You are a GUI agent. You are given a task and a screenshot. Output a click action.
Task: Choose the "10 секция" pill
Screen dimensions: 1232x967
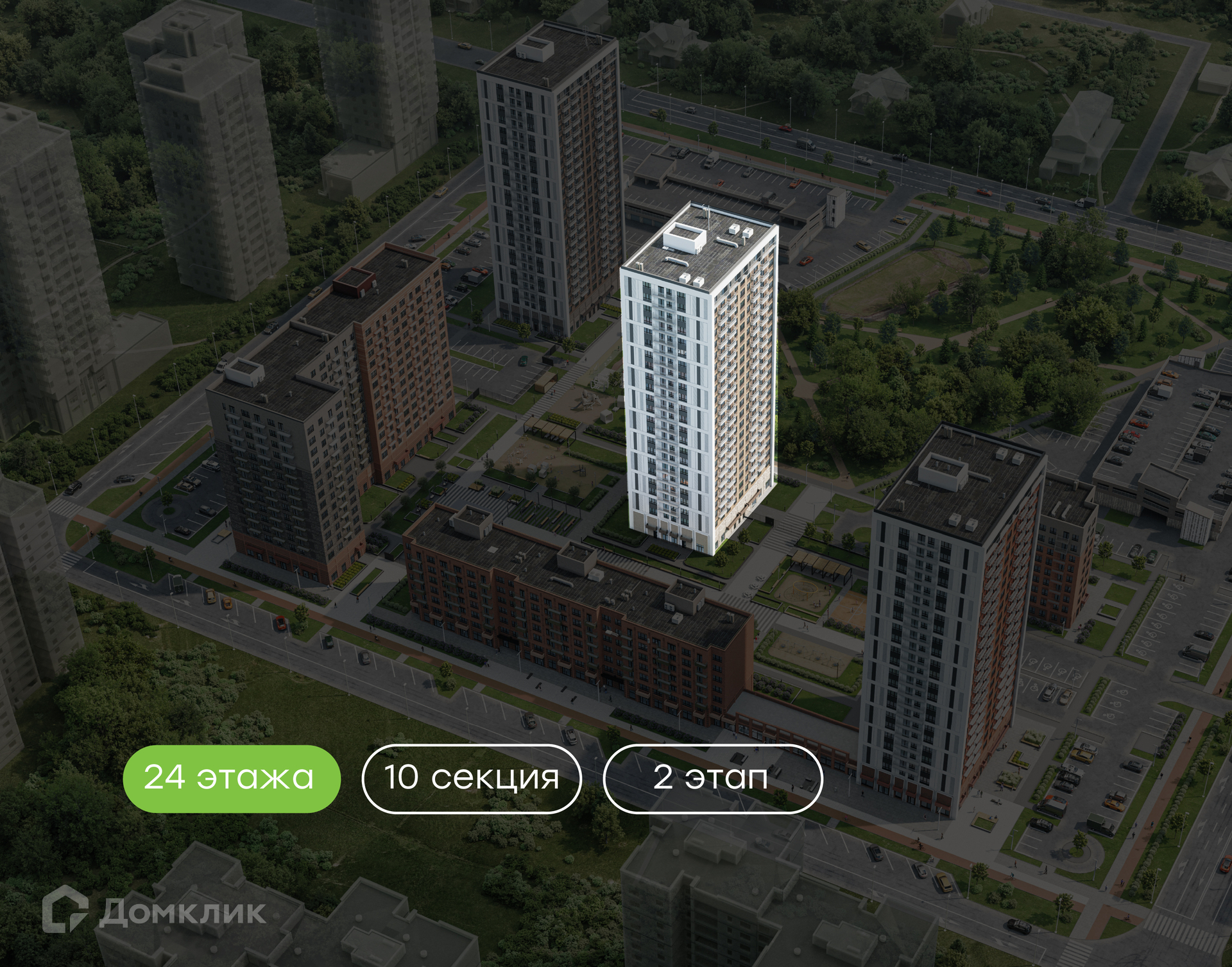pos(472,778)
